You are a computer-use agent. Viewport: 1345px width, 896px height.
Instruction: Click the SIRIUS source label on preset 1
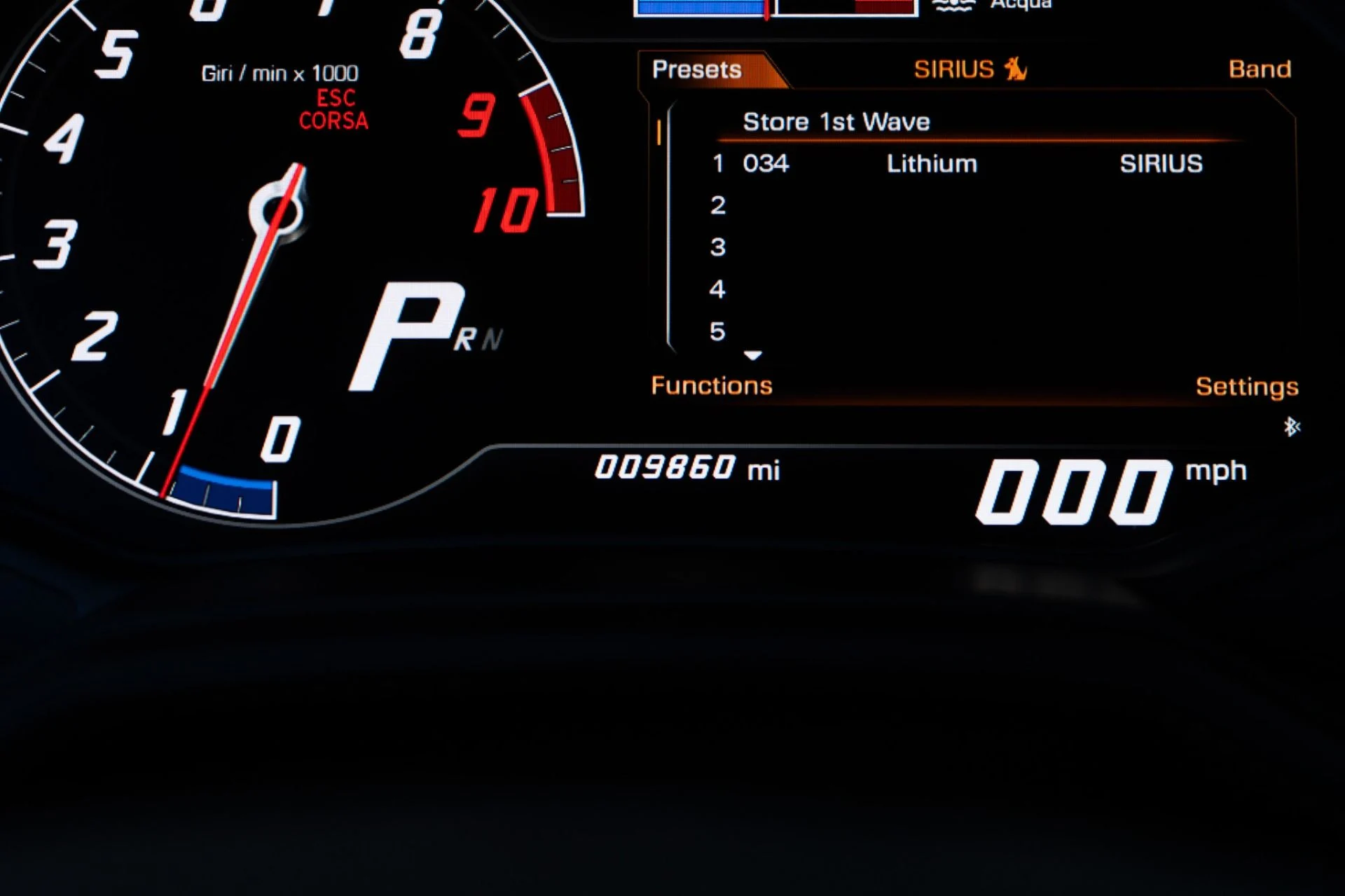point(1162,163)
